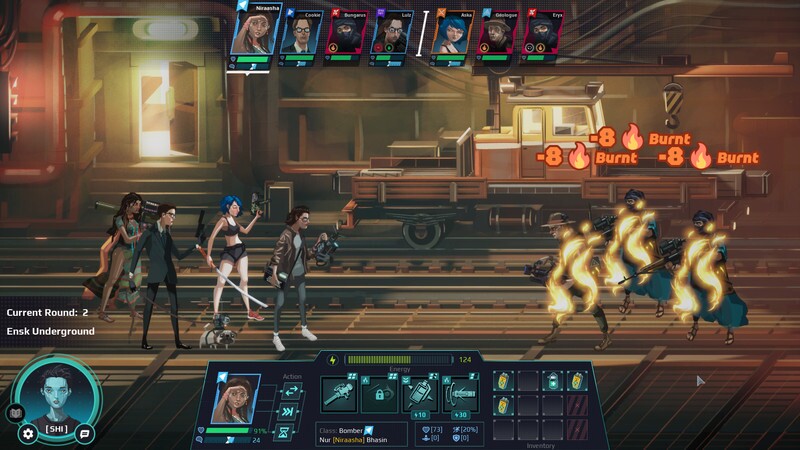The height and width of the screenshot is (450, 800).
Task: Open the chat bubble log button
Action: (85, 433)
